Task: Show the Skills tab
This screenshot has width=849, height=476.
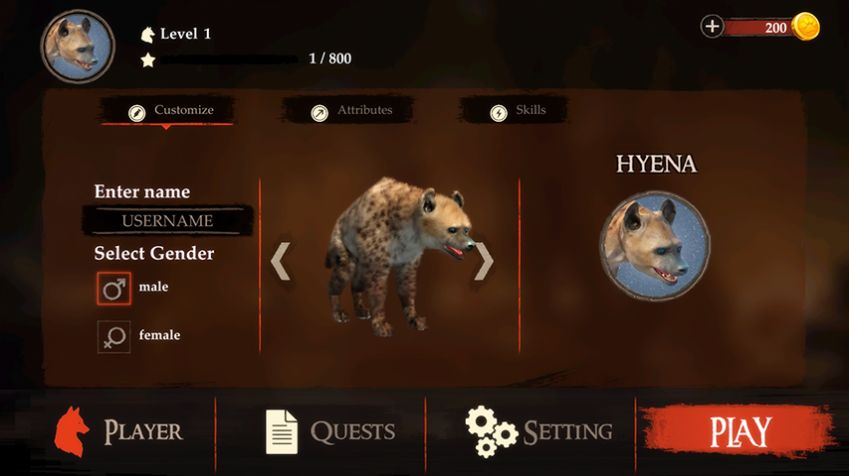Action: coord(517,111)
